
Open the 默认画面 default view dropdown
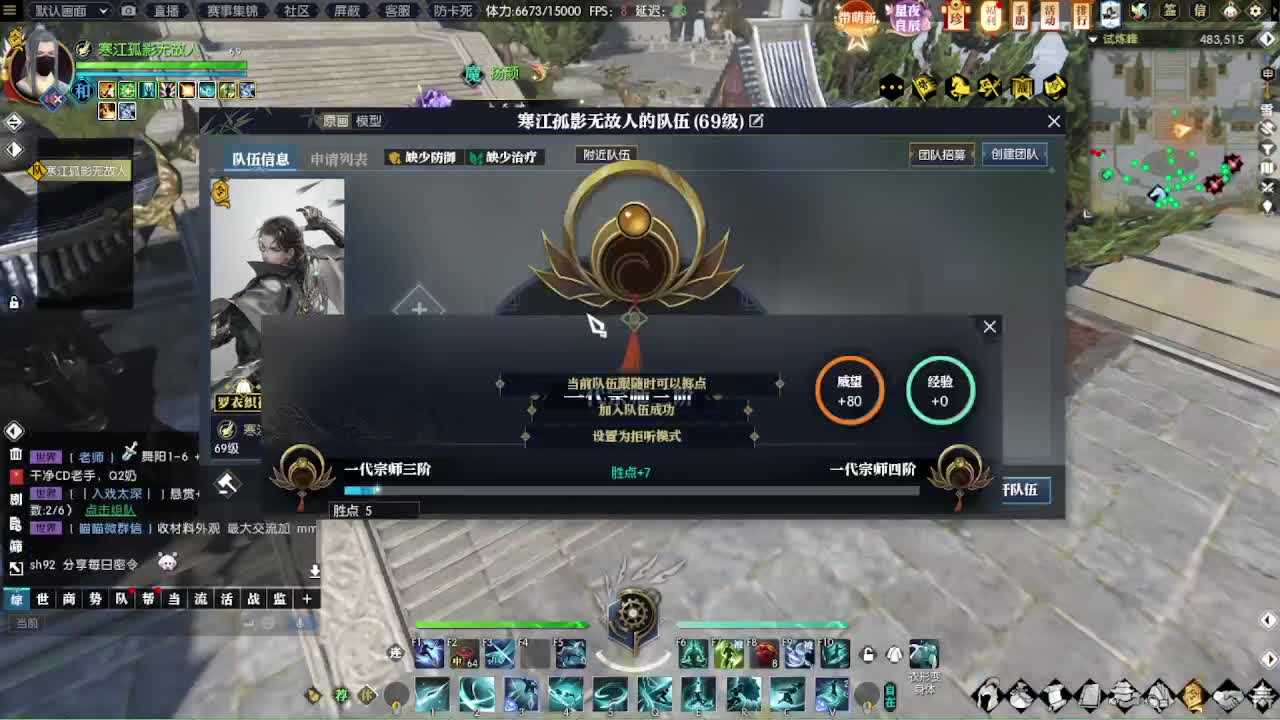click(x=70, y=10)
